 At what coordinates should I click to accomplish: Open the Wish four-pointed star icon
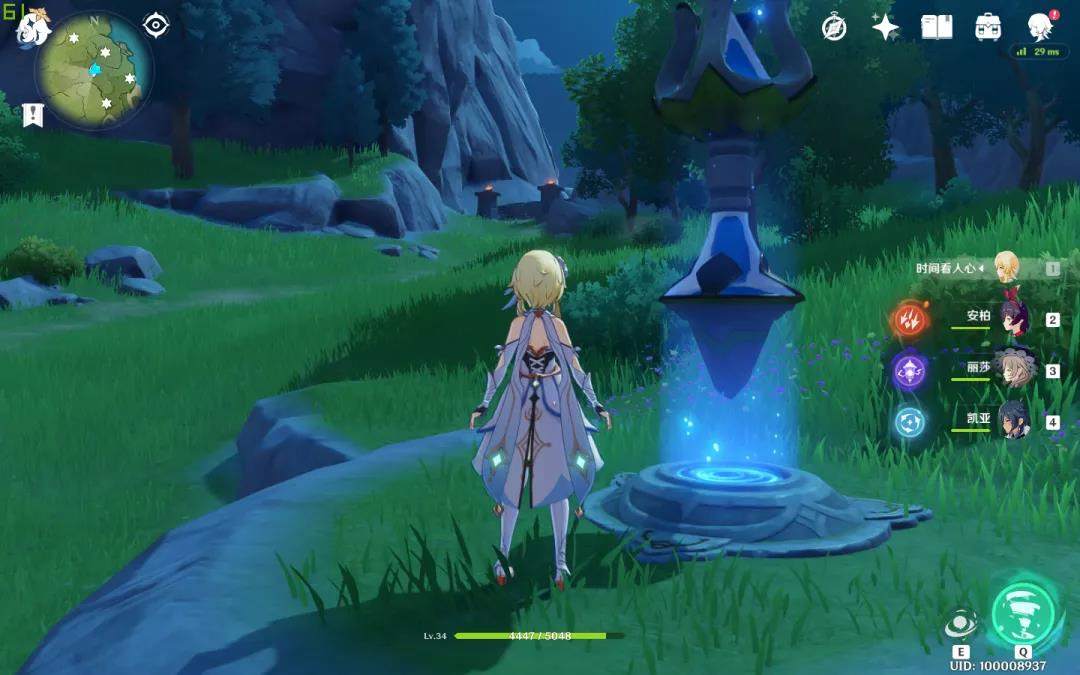coord(885,27)
